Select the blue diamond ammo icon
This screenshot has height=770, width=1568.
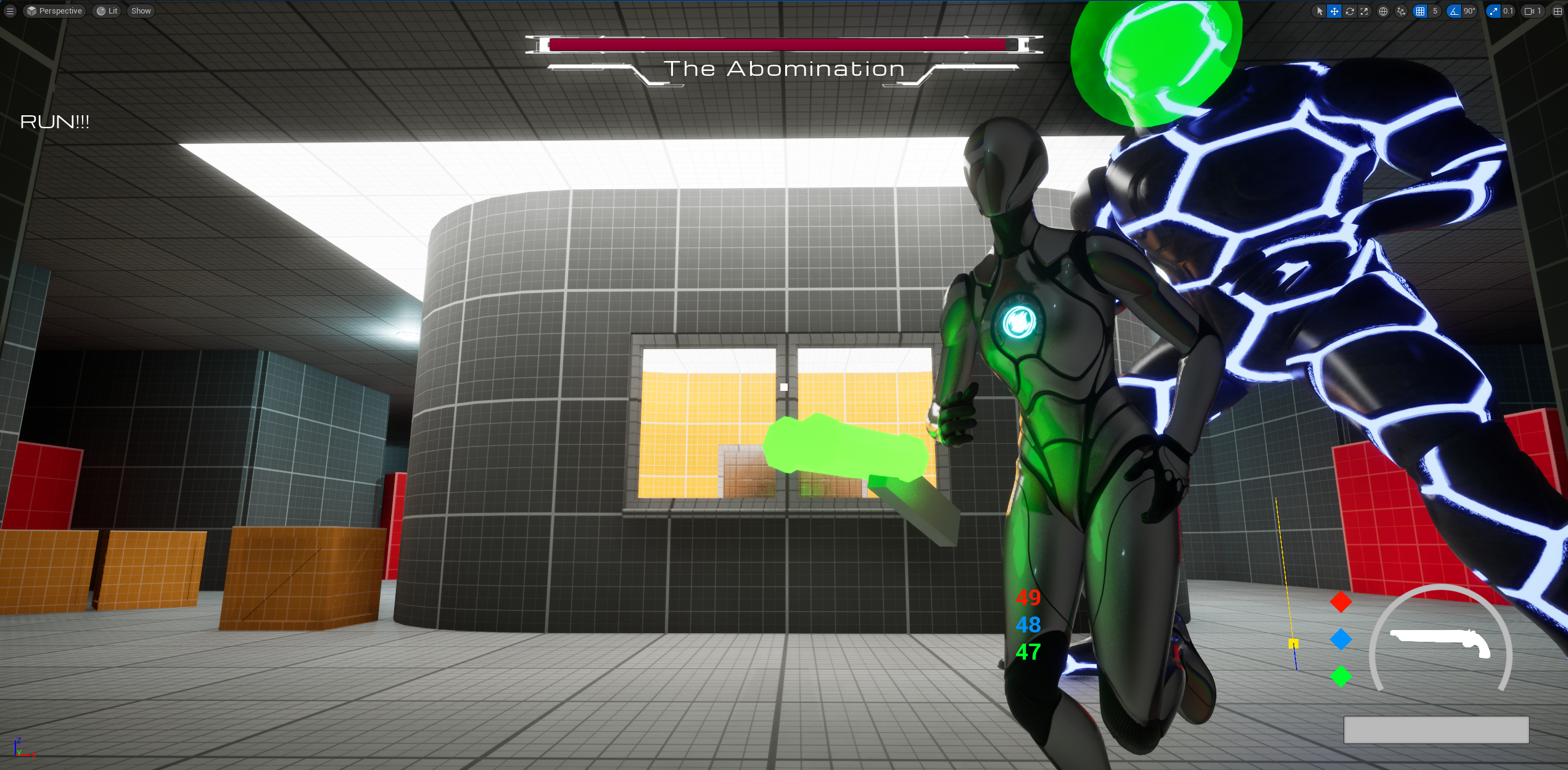click(x=1340, y=639)
